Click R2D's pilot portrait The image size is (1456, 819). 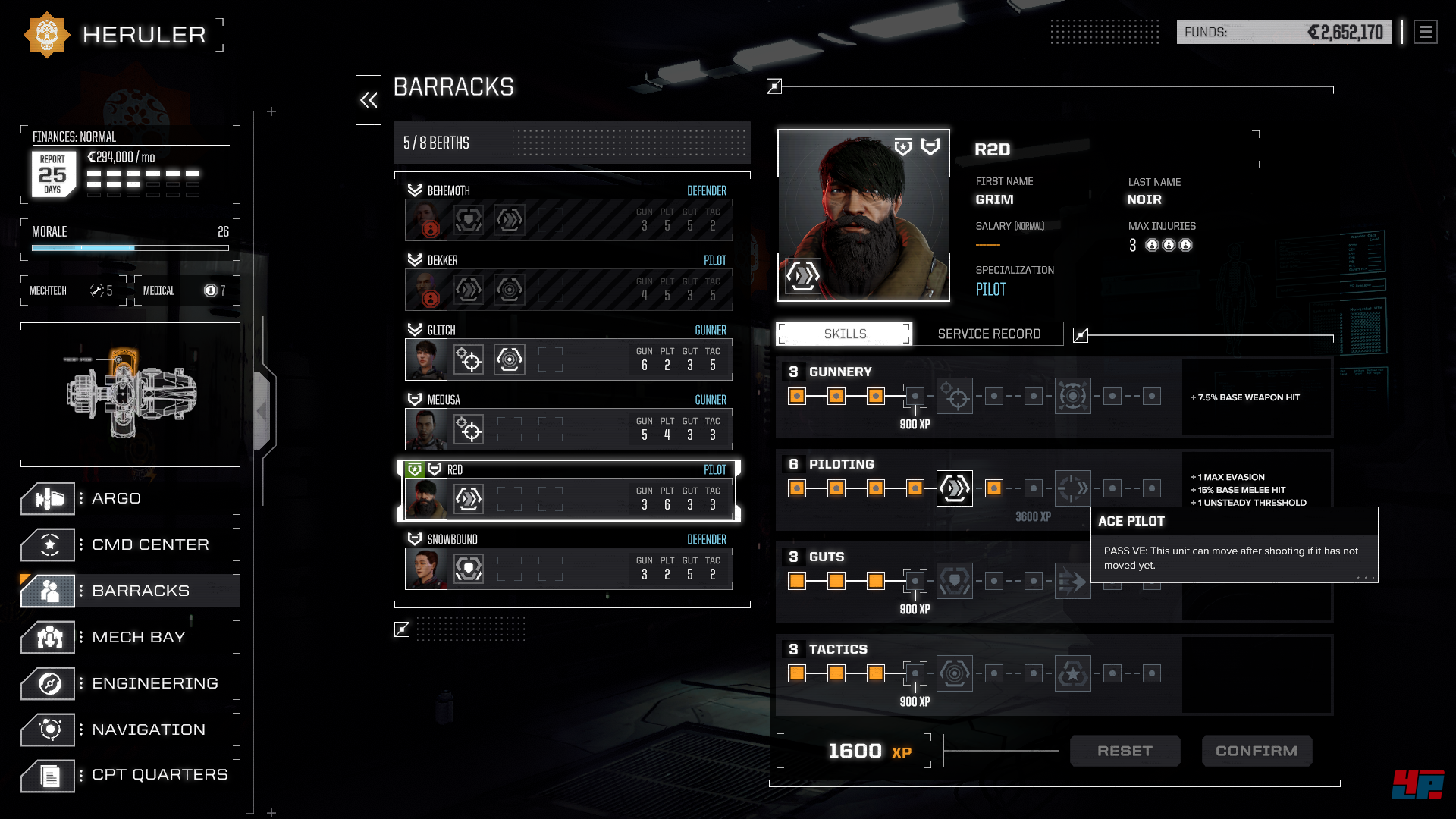[863, 215]
